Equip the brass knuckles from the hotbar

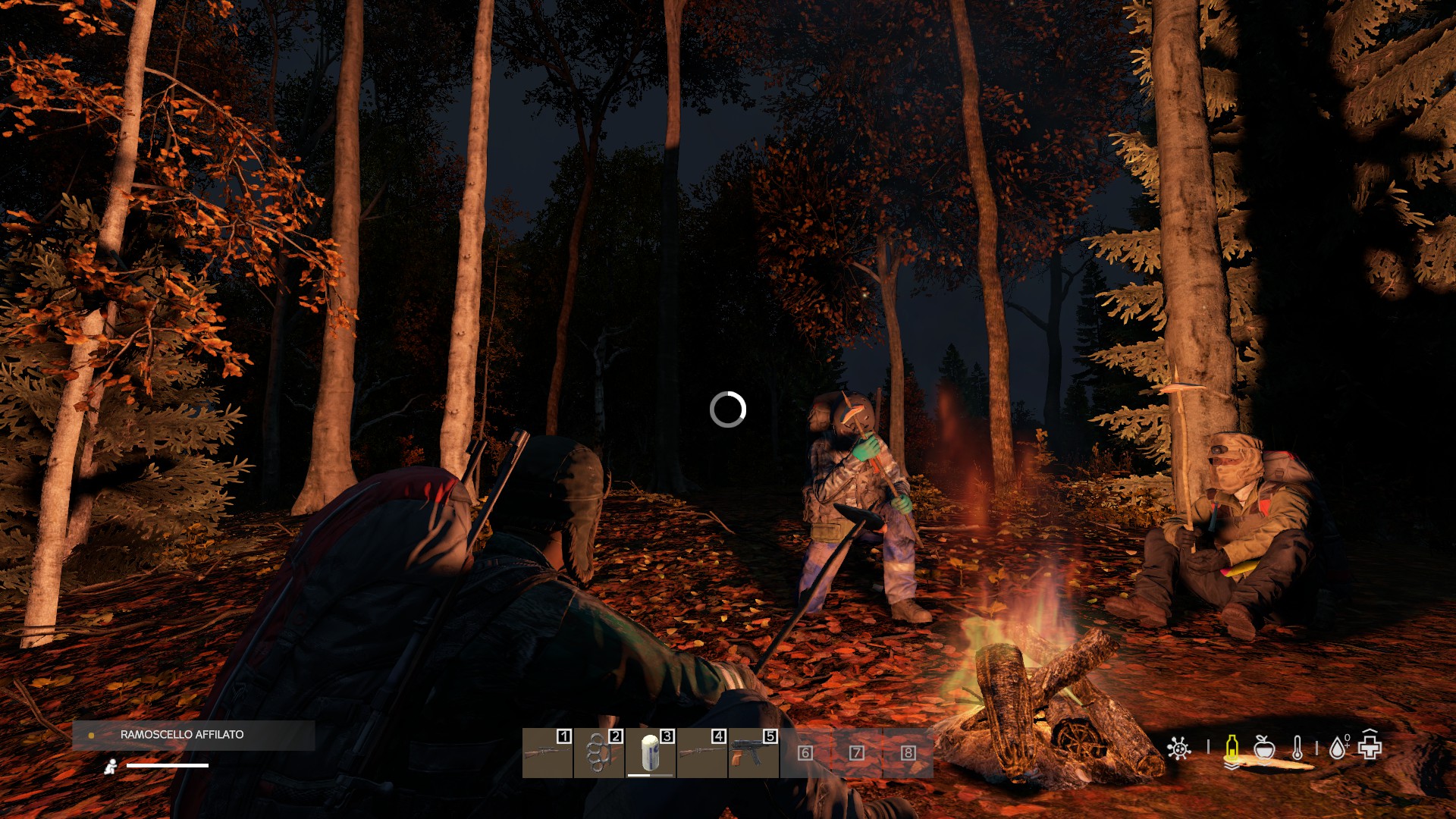click(598, 753)
